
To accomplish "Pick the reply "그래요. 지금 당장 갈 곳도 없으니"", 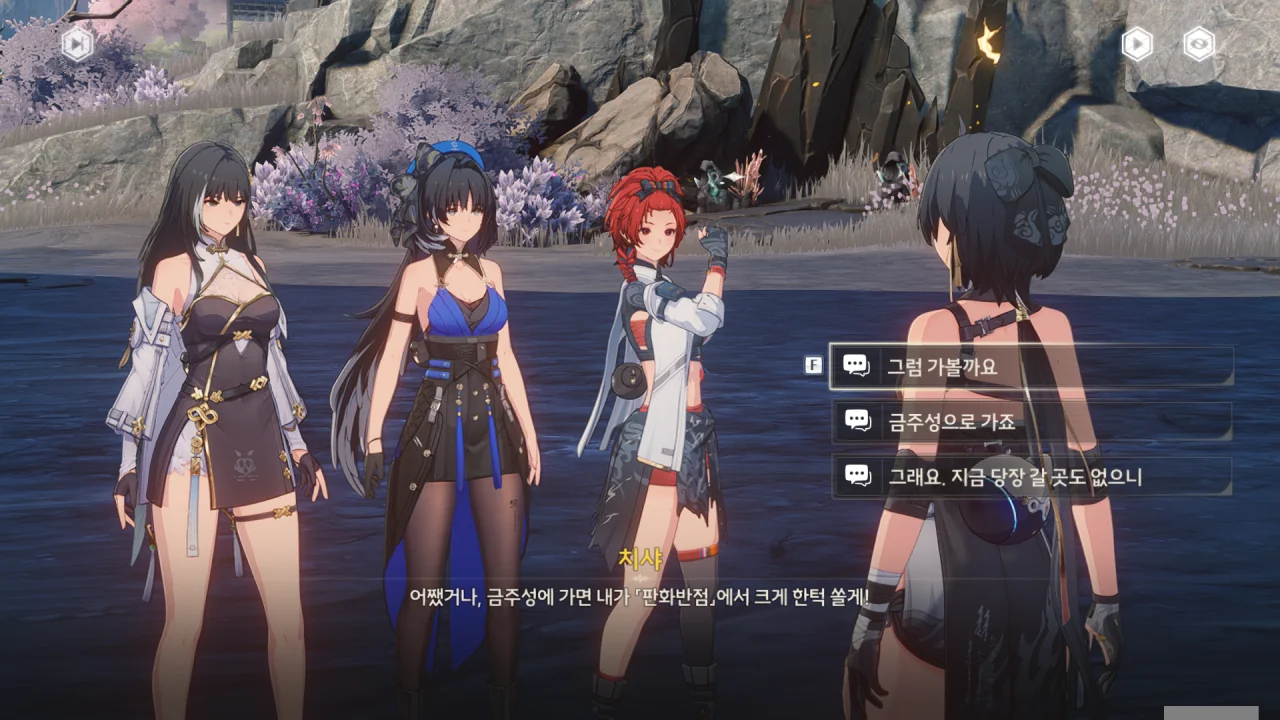I will tap(1030, 477).
